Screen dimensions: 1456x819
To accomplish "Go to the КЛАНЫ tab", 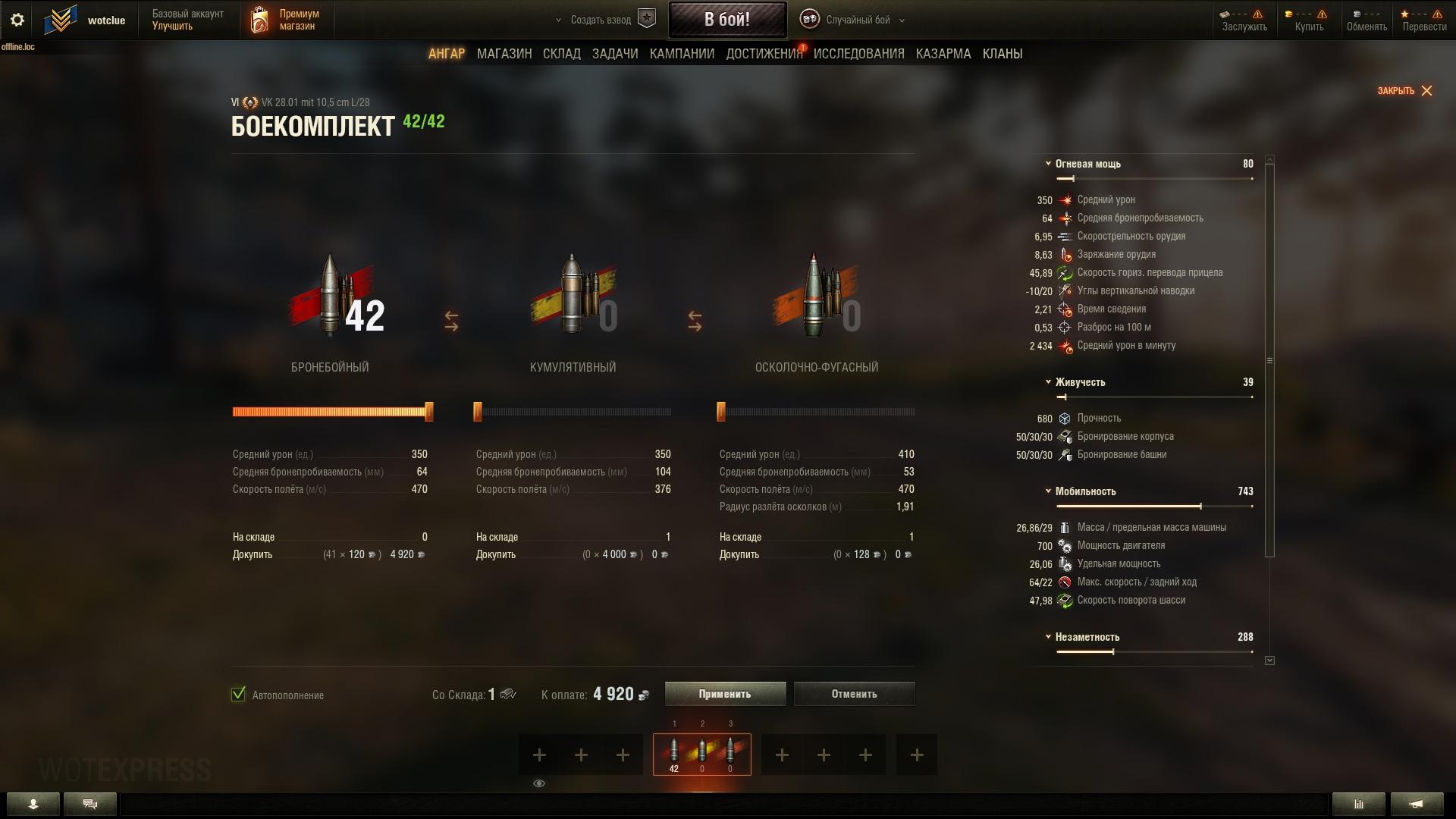I will coord(1002,54).
